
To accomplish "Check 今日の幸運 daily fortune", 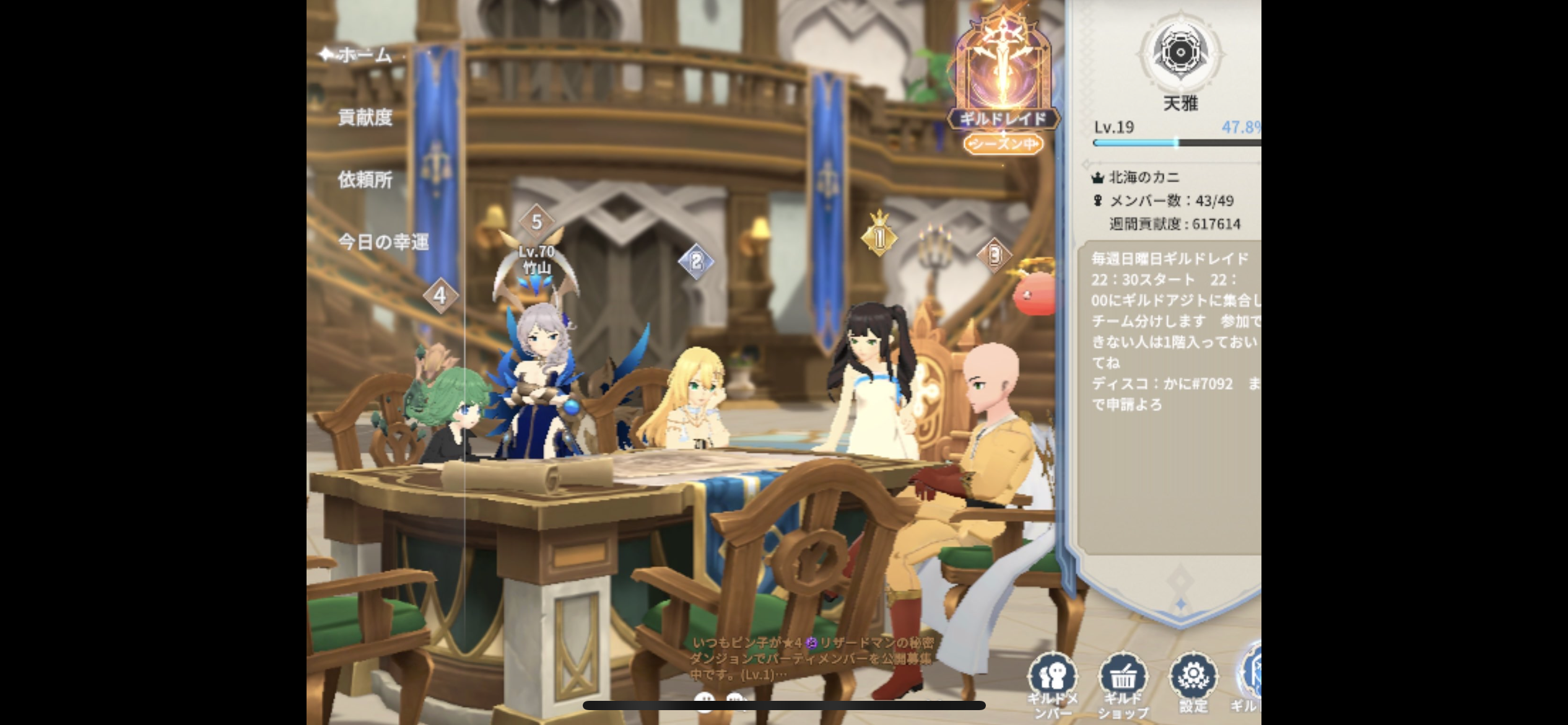I will [383, 242].
